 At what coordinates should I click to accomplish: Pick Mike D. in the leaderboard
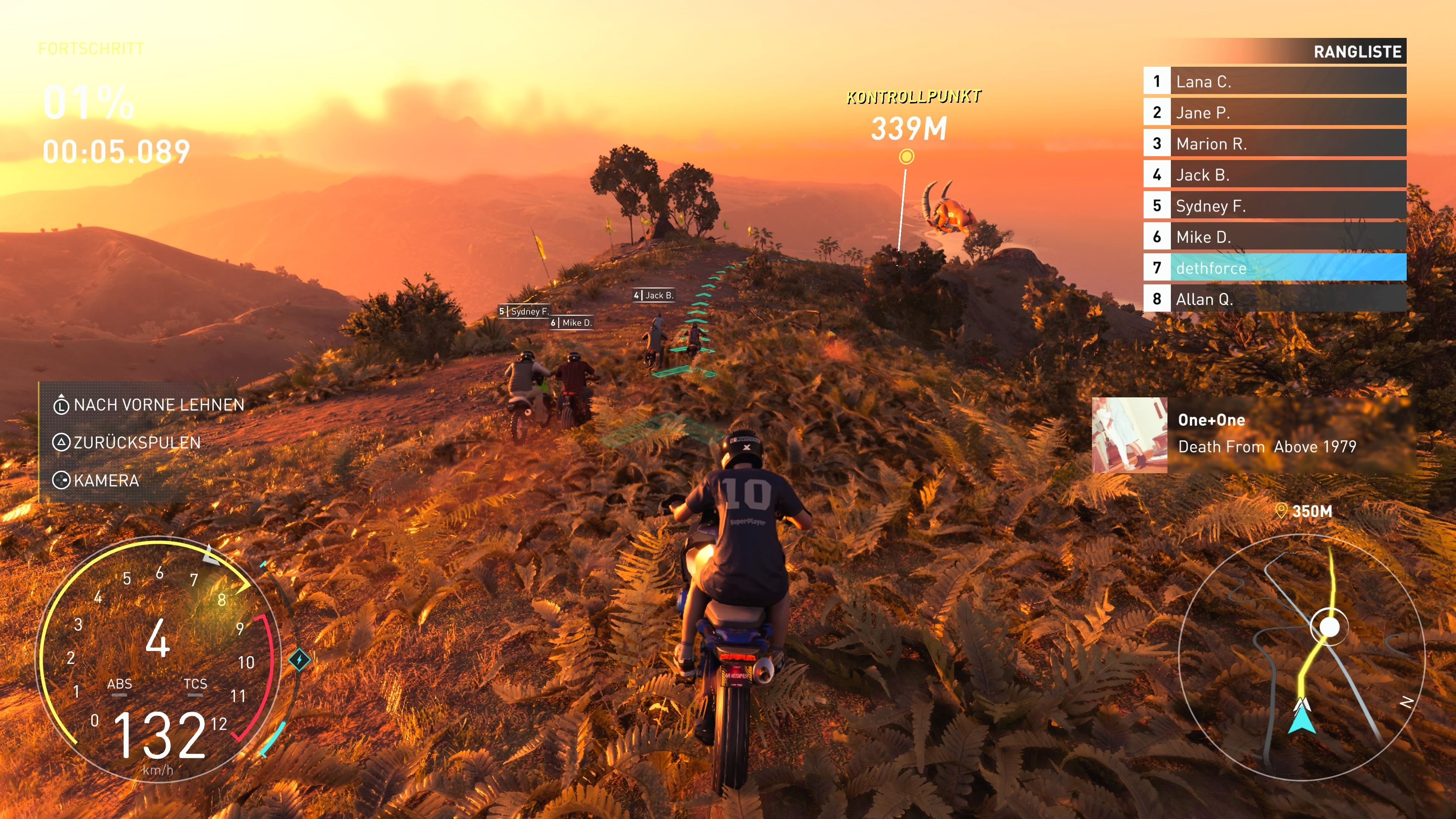click(1274, 237)
